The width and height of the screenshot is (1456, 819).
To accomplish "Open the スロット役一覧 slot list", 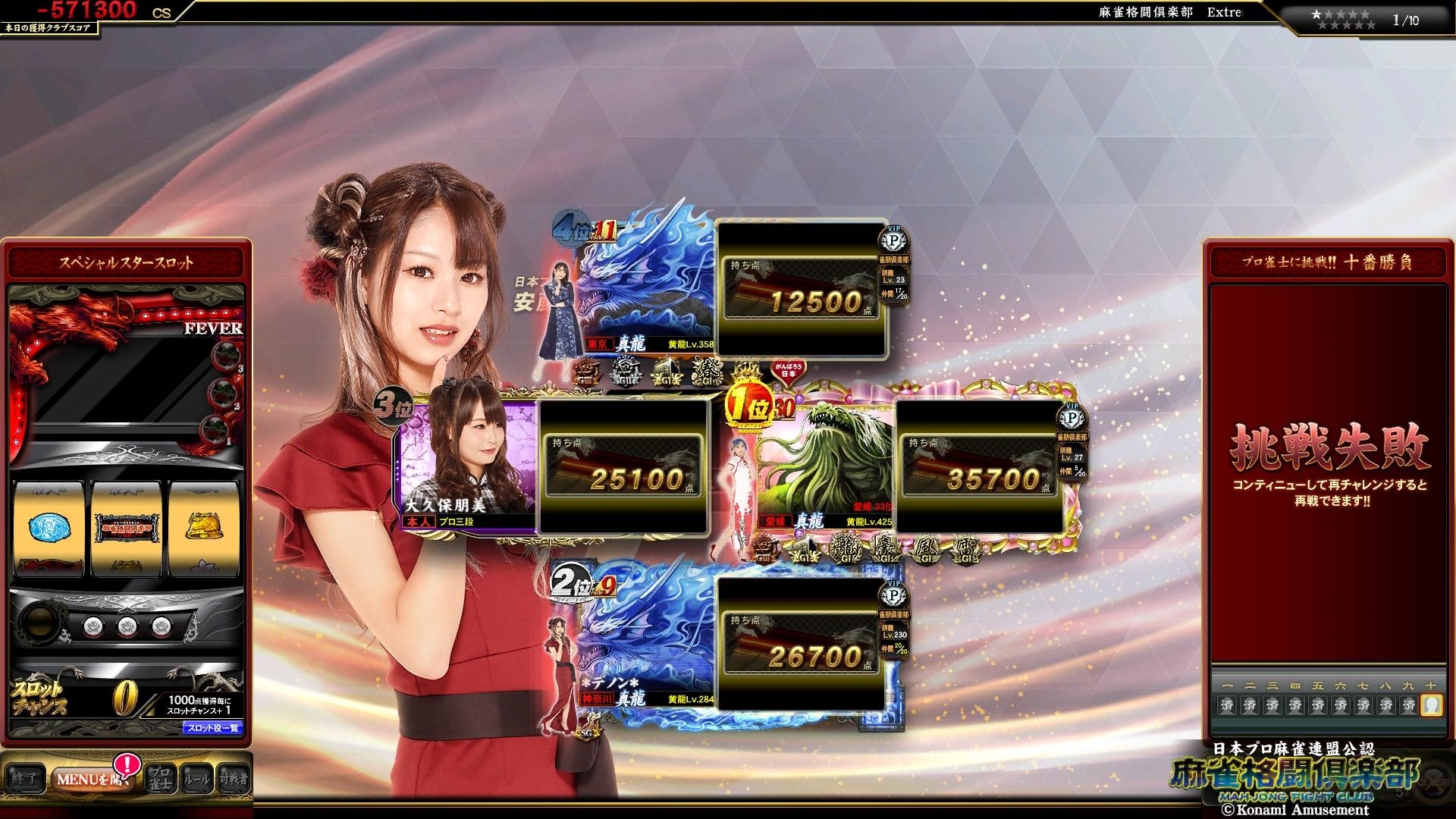I will point(213,728).
